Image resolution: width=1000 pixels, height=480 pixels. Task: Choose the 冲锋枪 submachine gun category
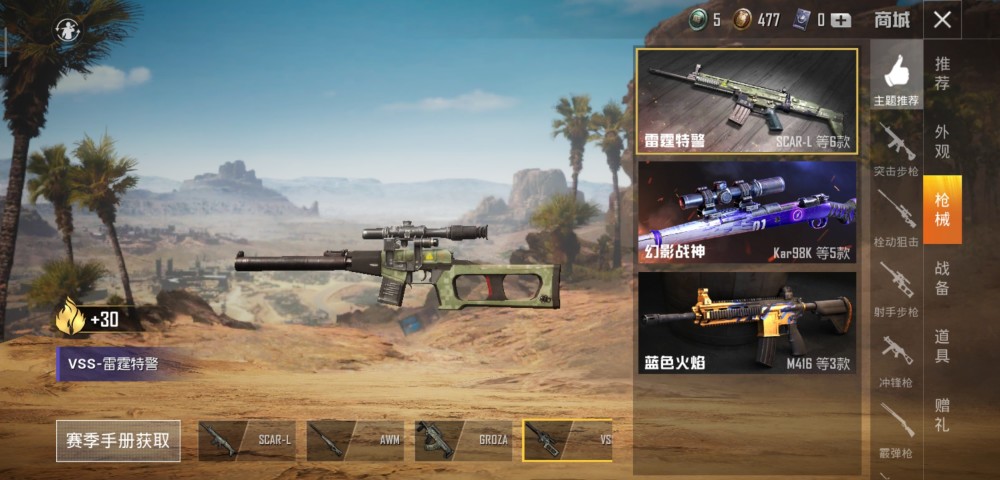click(x=896, y=358)
